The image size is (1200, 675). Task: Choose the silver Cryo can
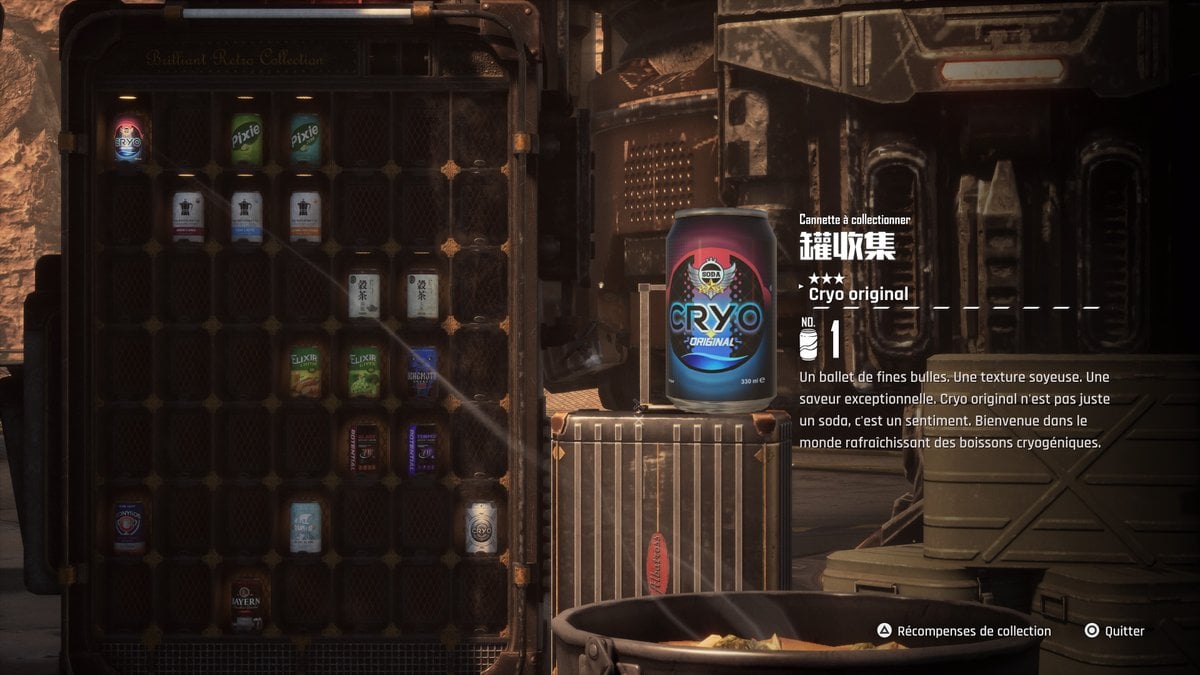click(x=481, y=527)
